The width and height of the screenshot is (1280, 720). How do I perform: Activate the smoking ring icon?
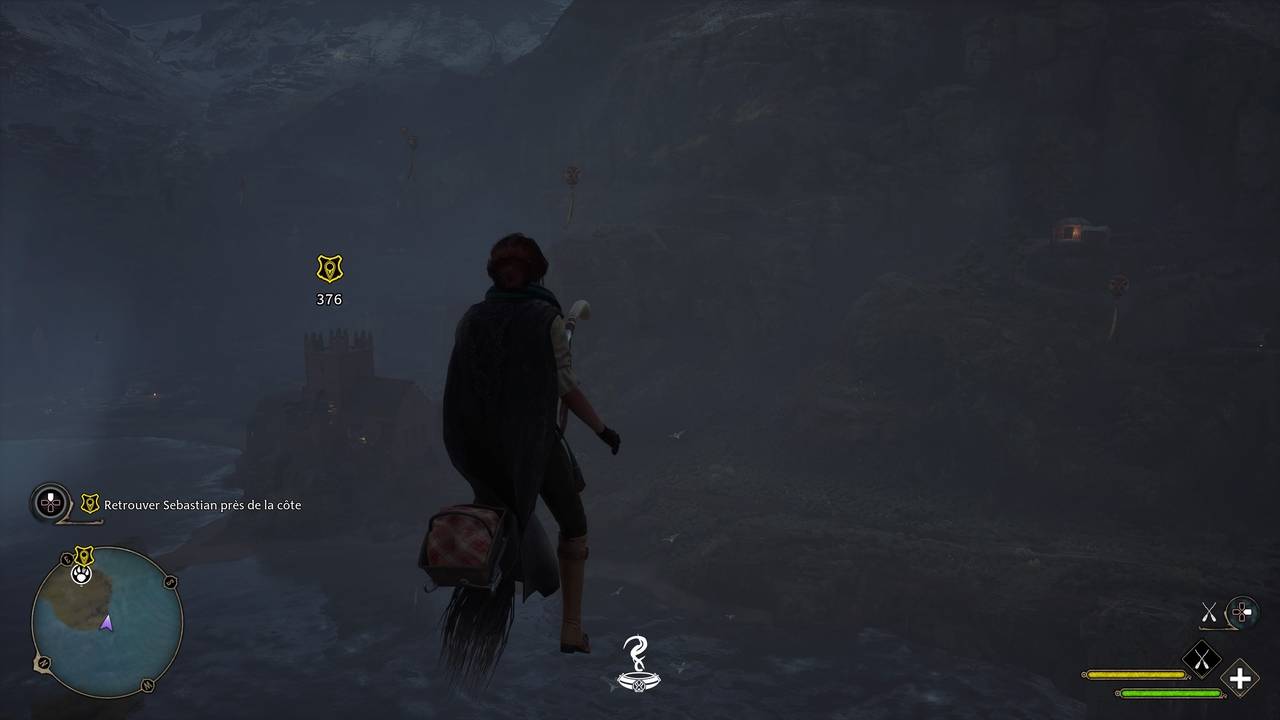[x=637, y=665]
